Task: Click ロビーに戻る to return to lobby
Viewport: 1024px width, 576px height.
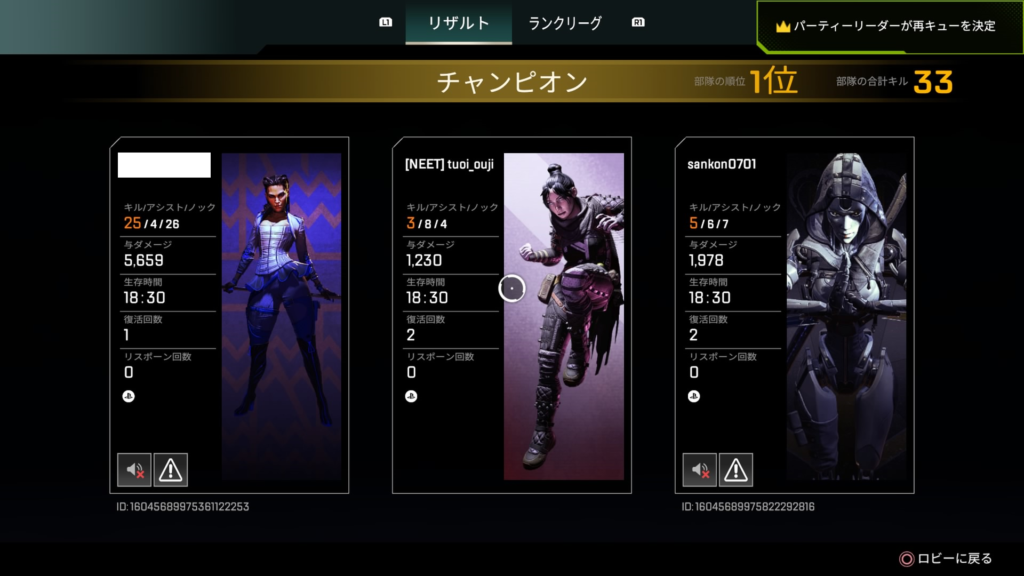Action: (947, 559)
